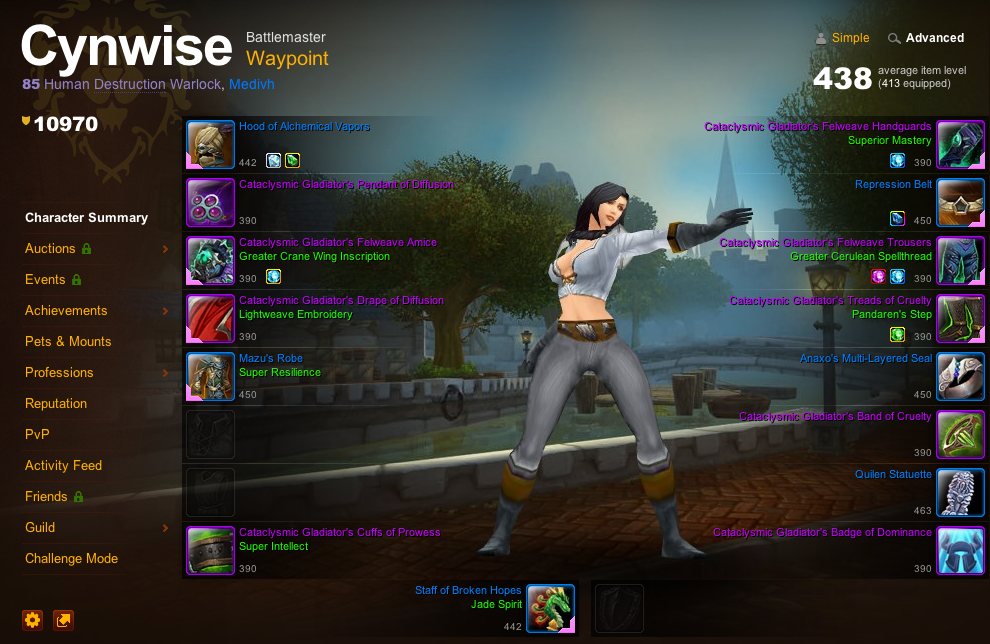Open the Activity Feed
Screen dimensions: 990x644
(64, 465)
